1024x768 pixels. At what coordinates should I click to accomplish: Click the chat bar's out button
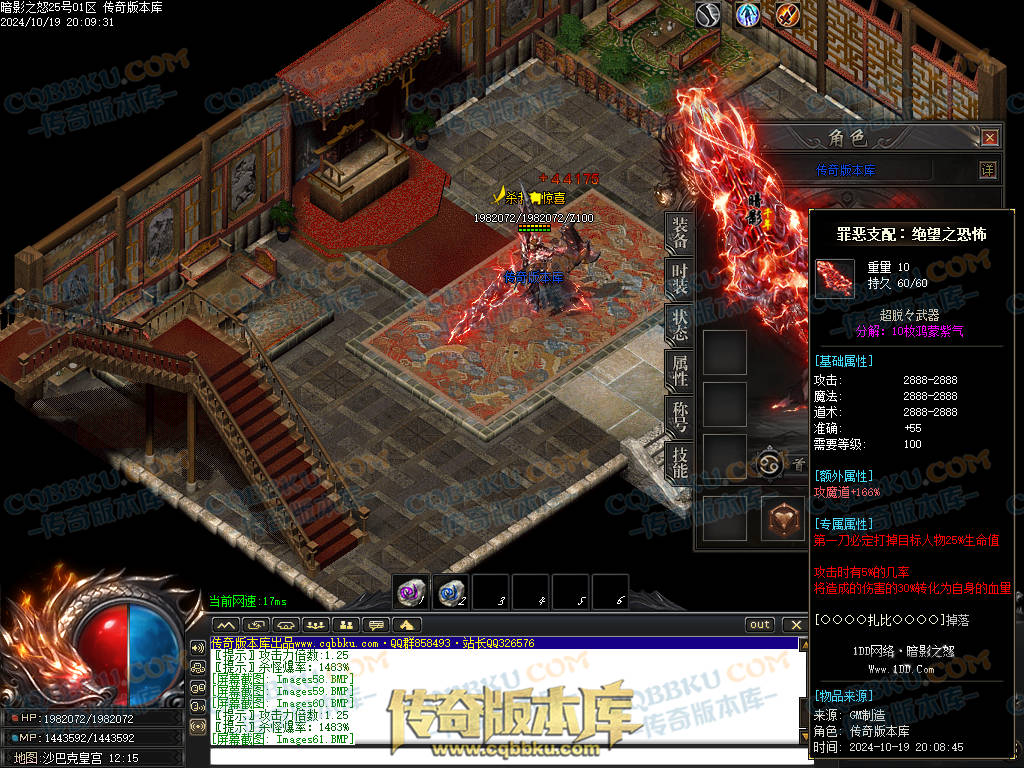(x=761, y=625)
